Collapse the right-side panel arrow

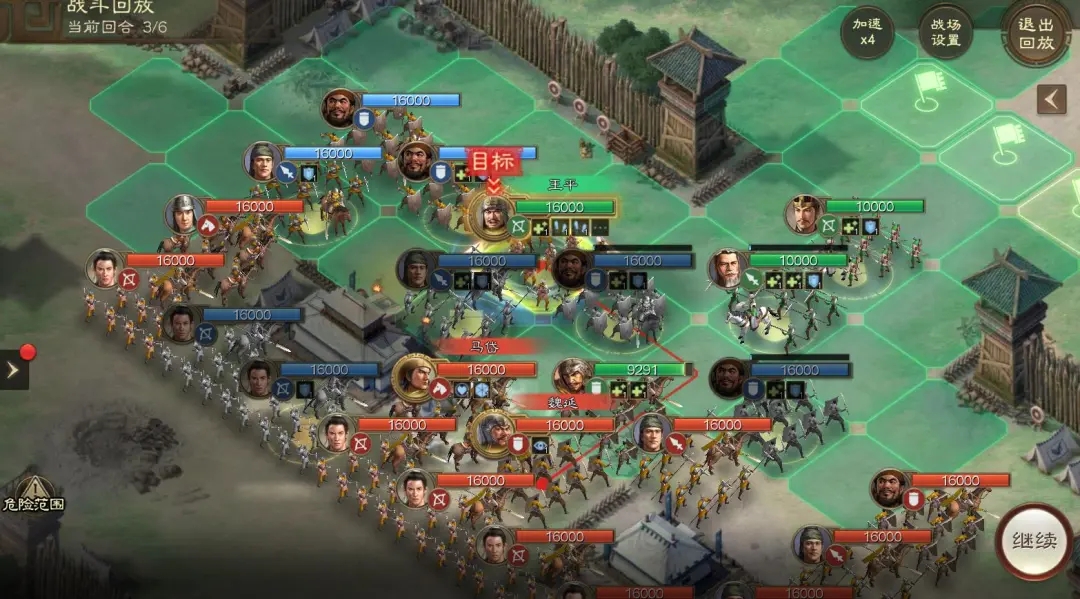point(1051,99)
